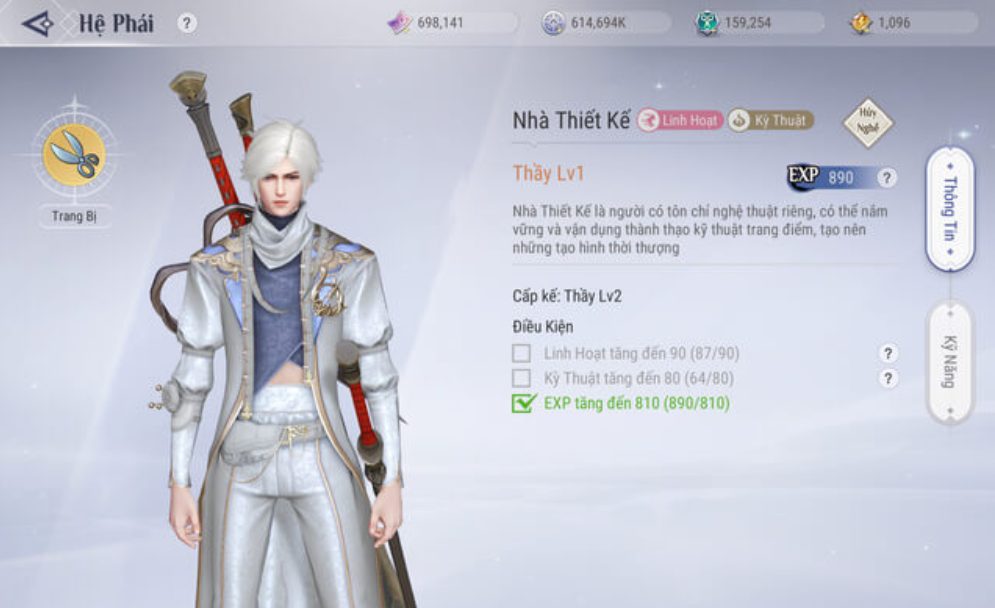Open help for Linh Hoạt condition
Viewport: 995px width, 608px height.
(887, 353)
